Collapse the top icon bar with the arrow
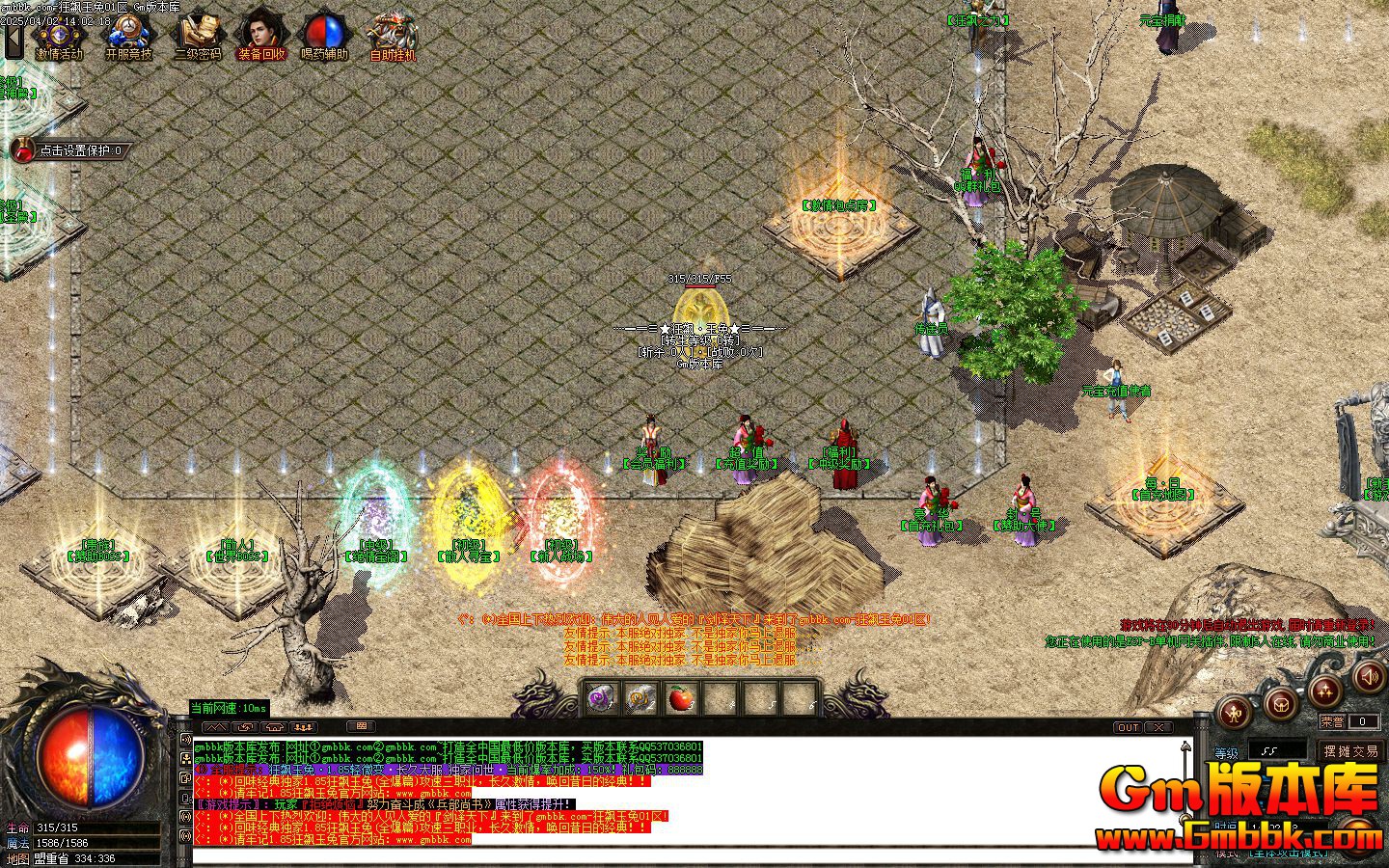 coord(14,42)
